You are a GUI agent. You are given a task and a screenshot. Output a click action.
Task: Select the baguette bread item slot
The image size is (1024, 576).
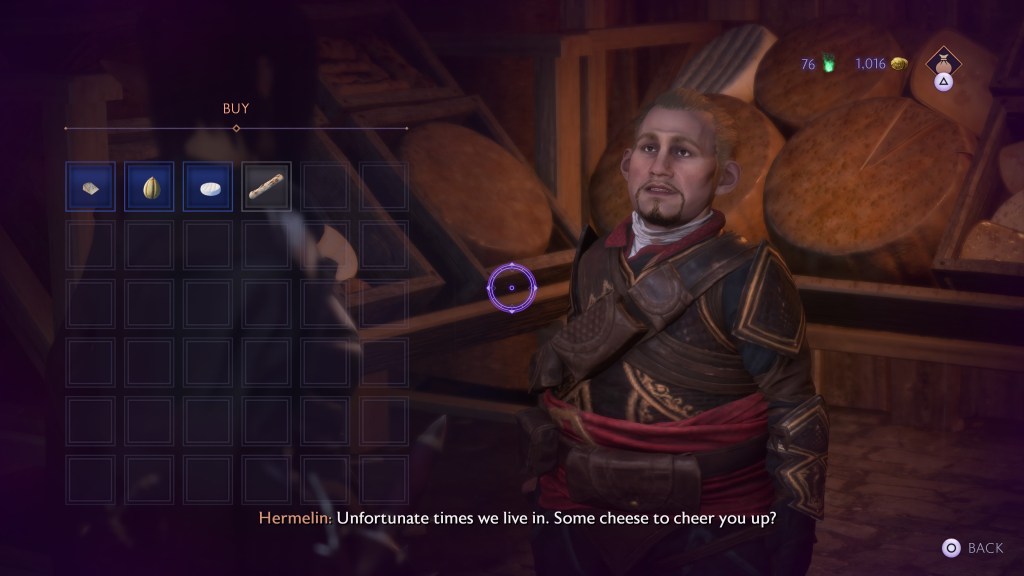pyautogui.click(x=267, y=187)
